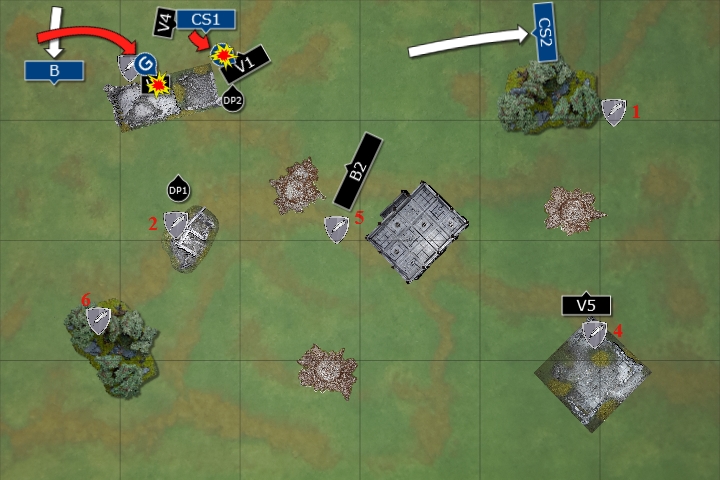
Task: Select the blue unit token labeled B
Action: 55,70
